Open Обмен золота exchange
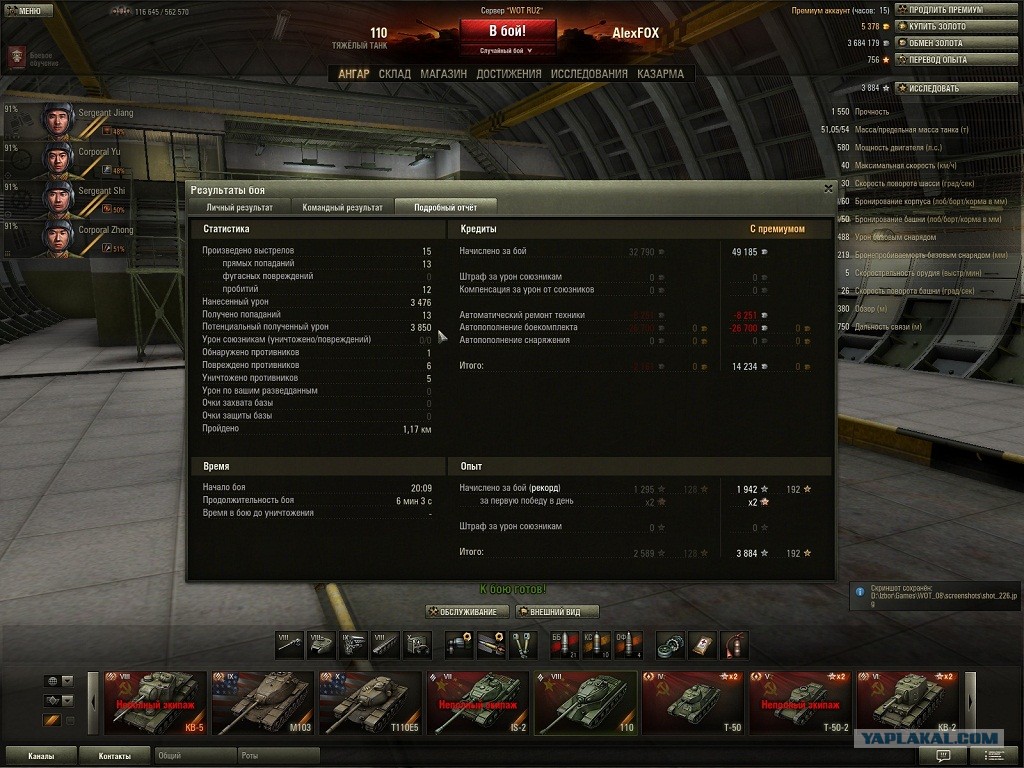Screen dimensions: 1024x768 pyautogui.click(x=945, y=43)
